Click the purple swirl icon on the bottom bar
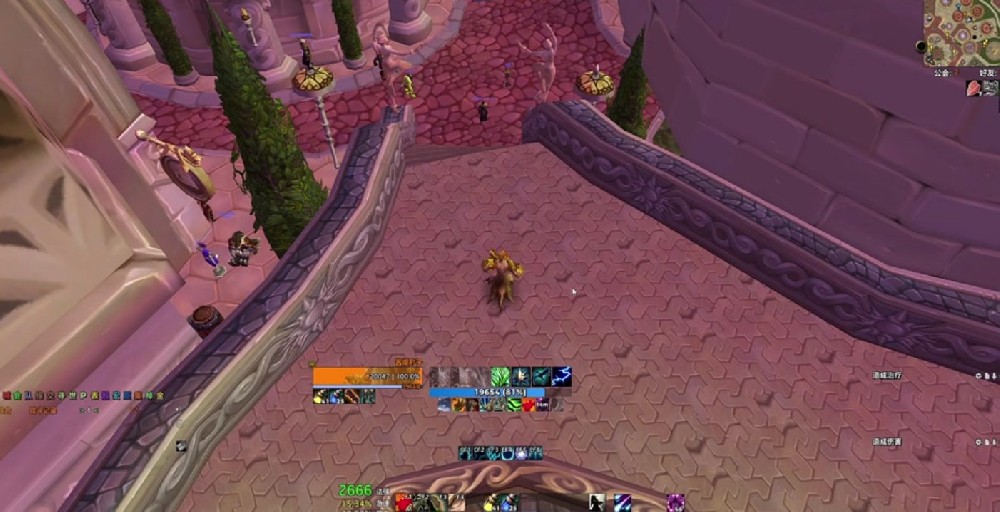The height and width of the screenshot is (512, 1000). 676,502
